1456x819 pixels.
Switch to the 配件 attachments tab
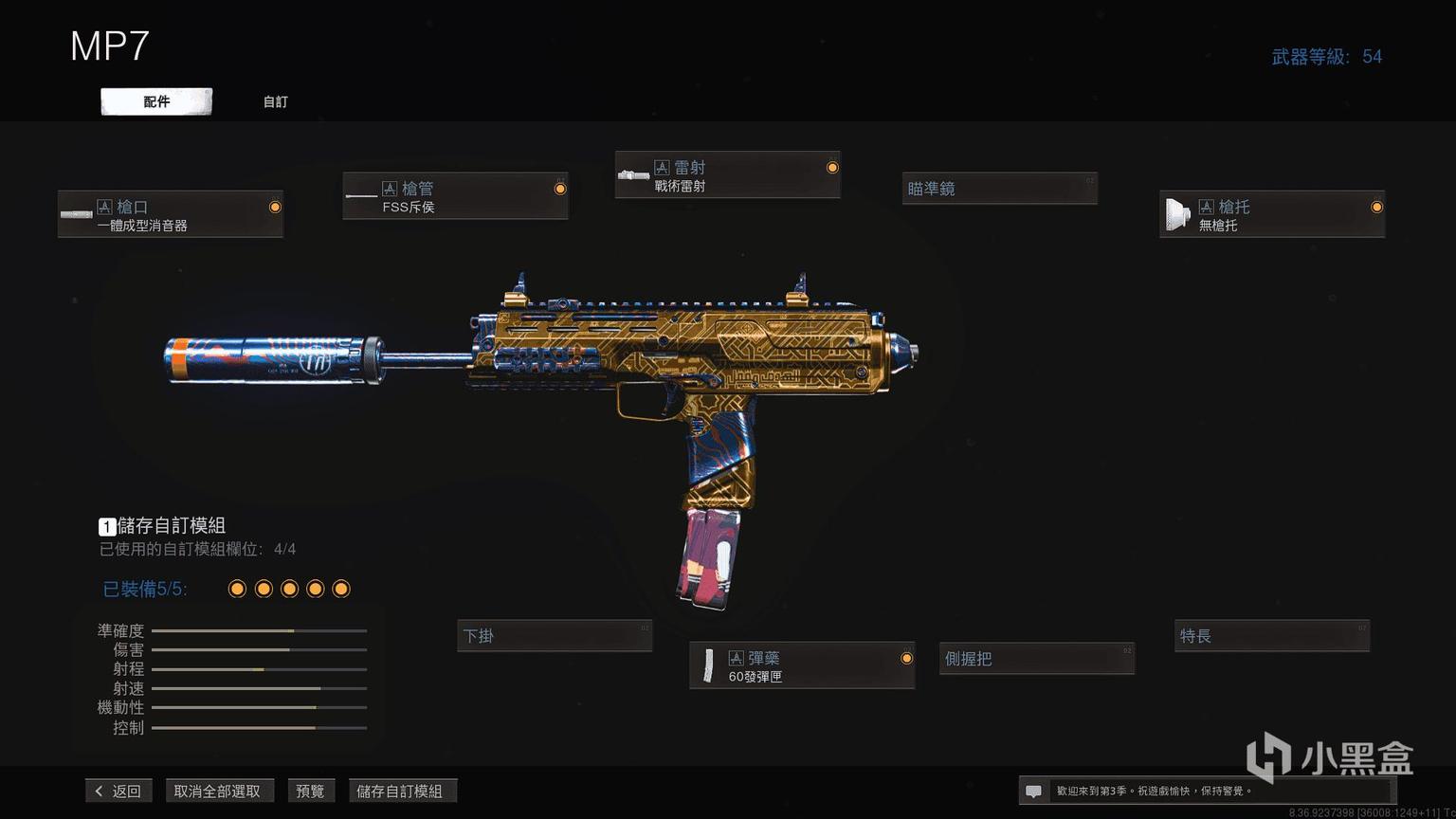point(156,101)
